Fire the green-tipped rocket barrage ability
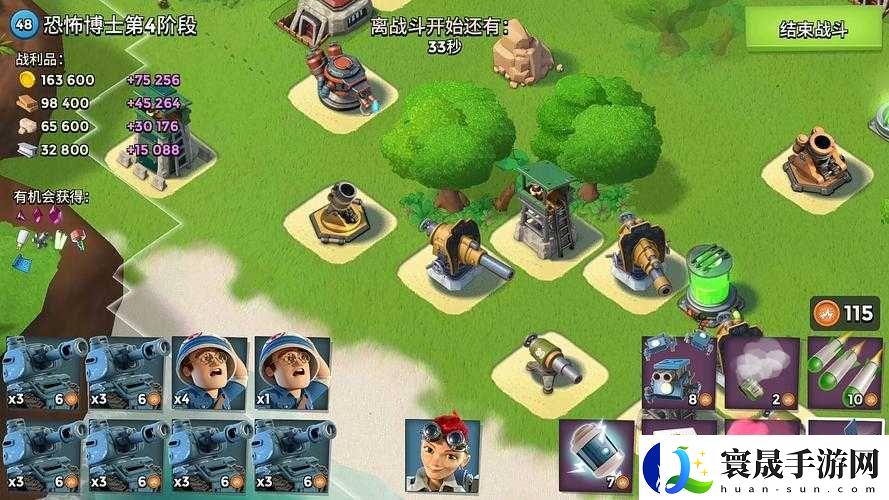The height and width of the screenshot is (500, 889). (x=845, y=372)
